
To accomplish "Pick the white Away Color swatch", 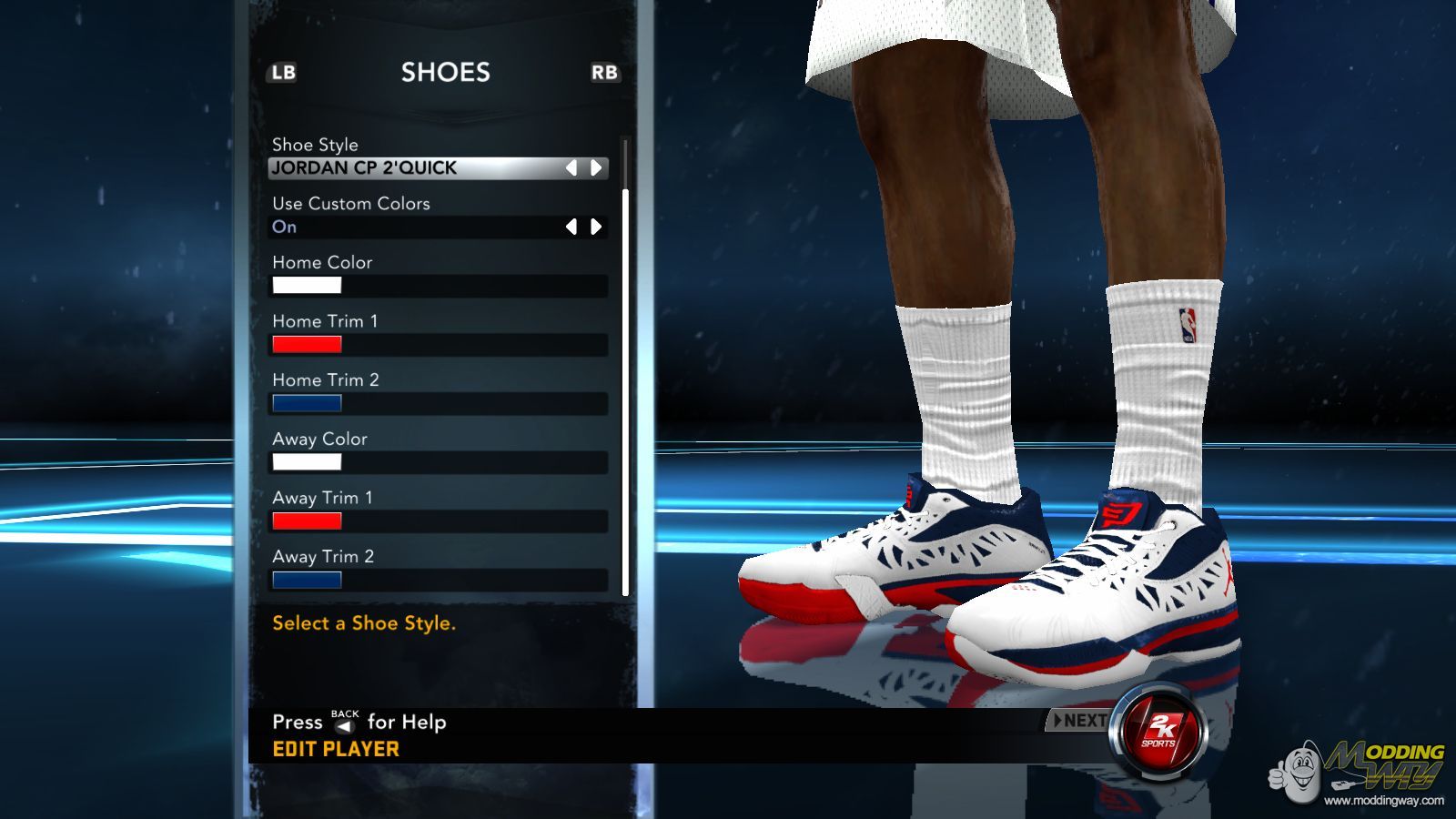I will pyautogui.click(x=307, y=462).
